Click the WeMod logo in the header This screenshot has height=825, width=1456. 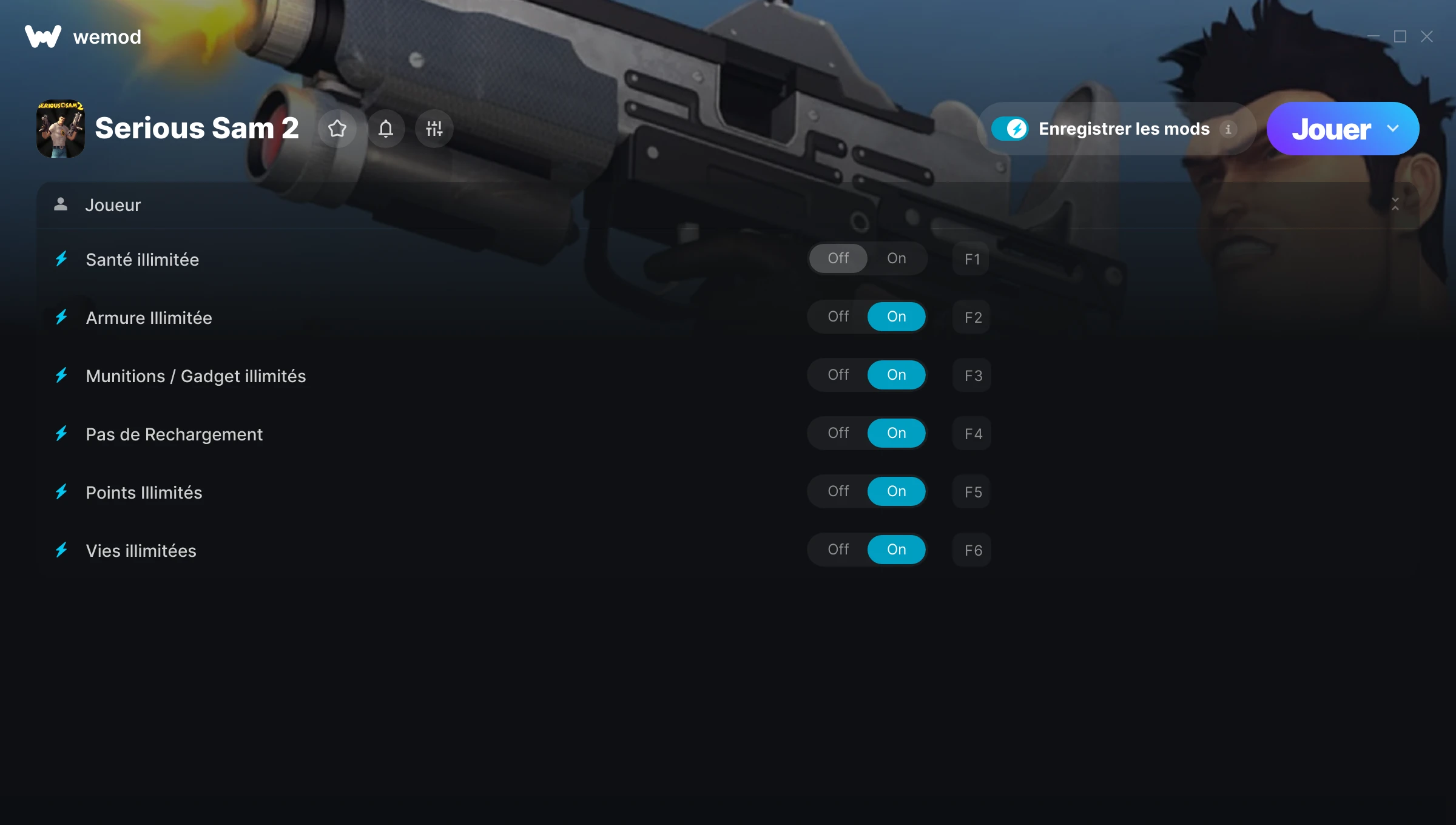[43, 37]
